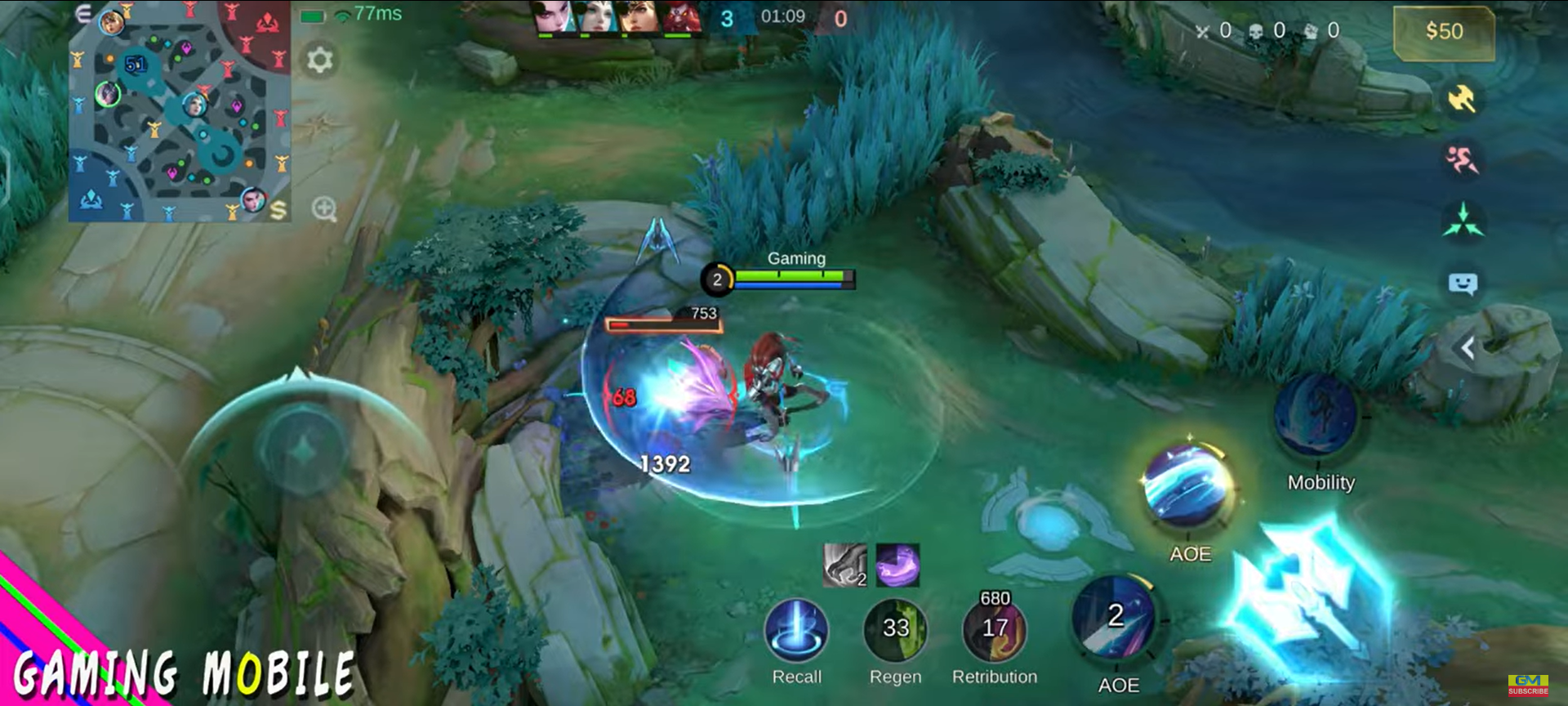Send the gather signal with converging arrows

click(x=1463, y=221)
